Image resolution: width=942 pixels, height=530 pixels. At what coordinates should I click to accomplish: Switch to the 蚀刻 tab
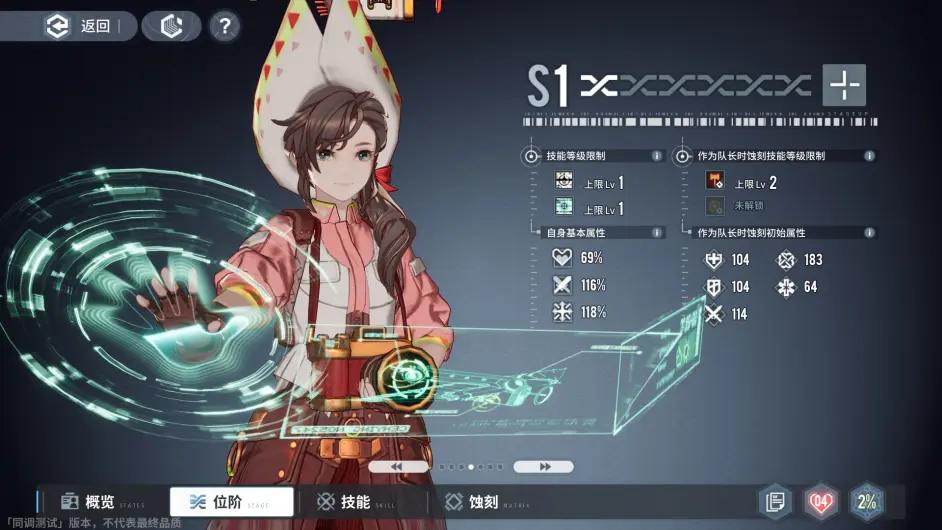472,502
